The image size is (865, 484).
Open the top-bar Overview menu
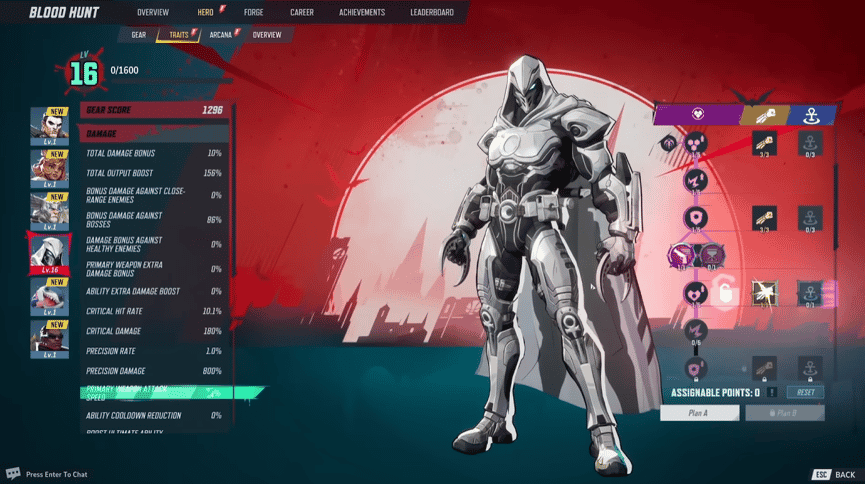(x=152, y=13)
